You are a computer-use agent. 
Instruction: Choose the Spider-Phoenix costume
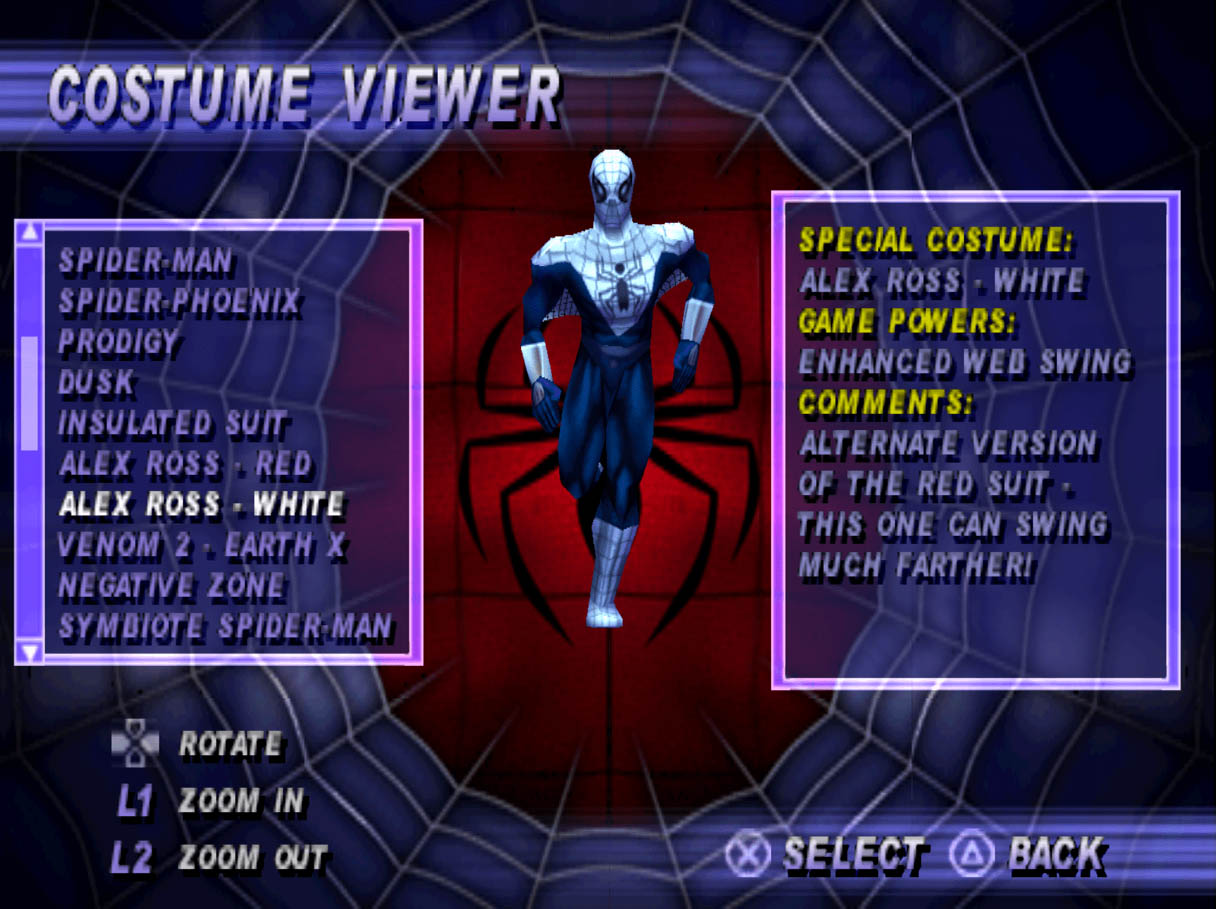point(179,302)
